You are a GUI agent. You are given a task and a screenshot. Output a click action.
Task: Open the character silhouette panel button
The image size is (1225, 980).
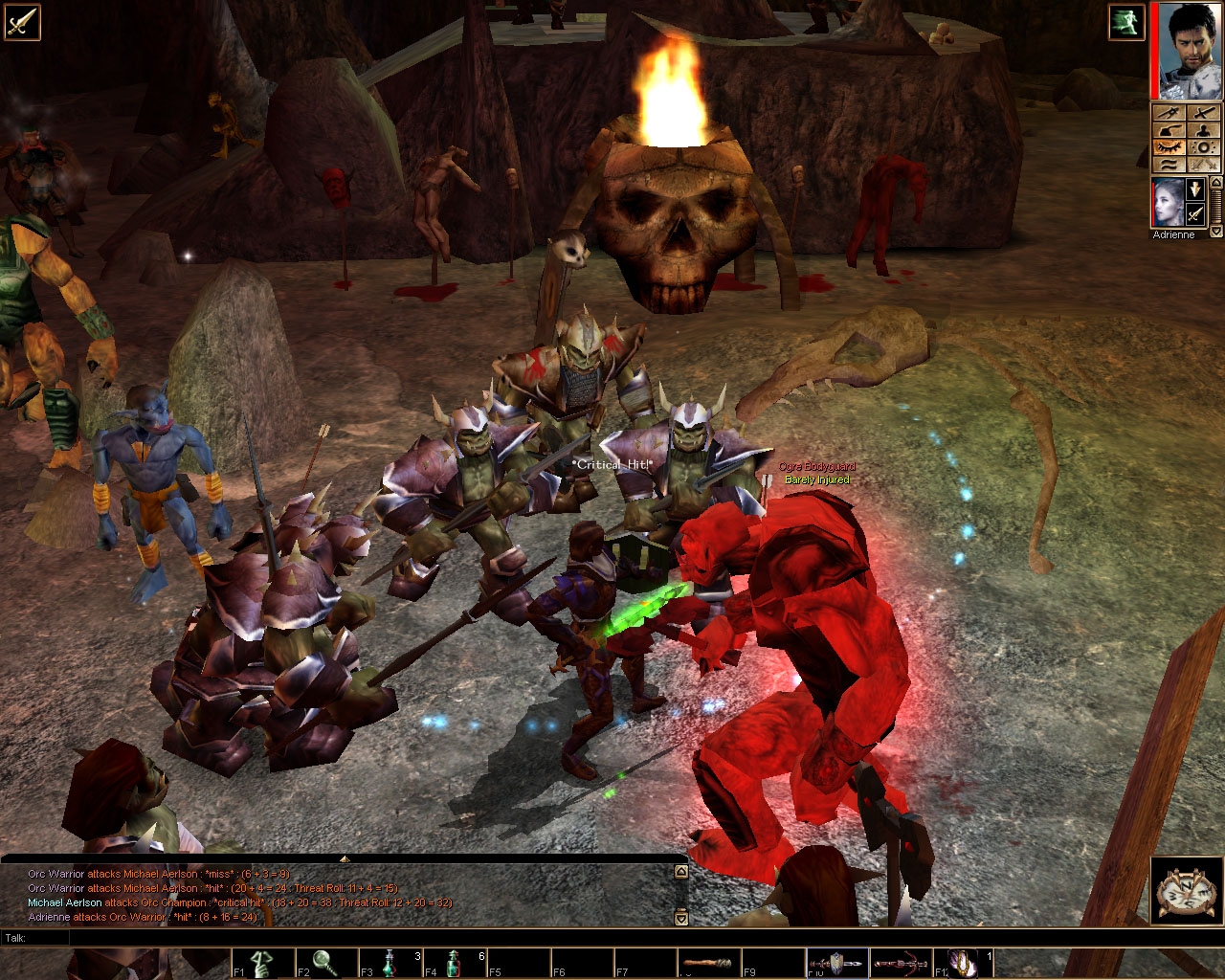(1203, 130)
